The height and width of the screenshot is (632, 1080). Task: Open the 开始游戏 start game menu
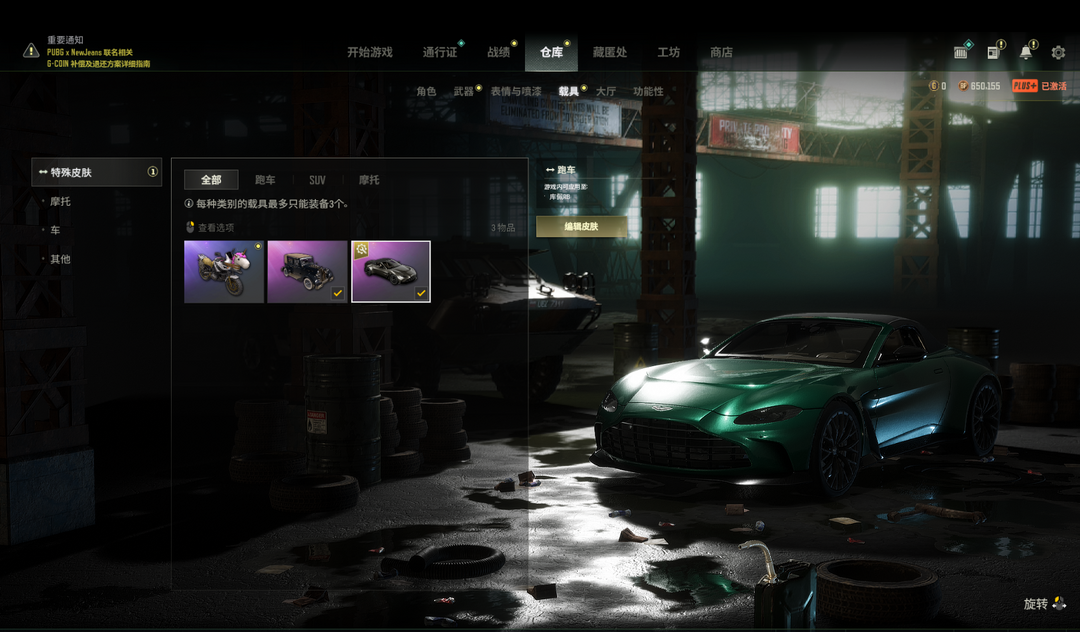pyautogui.click(x=369, y=52)
